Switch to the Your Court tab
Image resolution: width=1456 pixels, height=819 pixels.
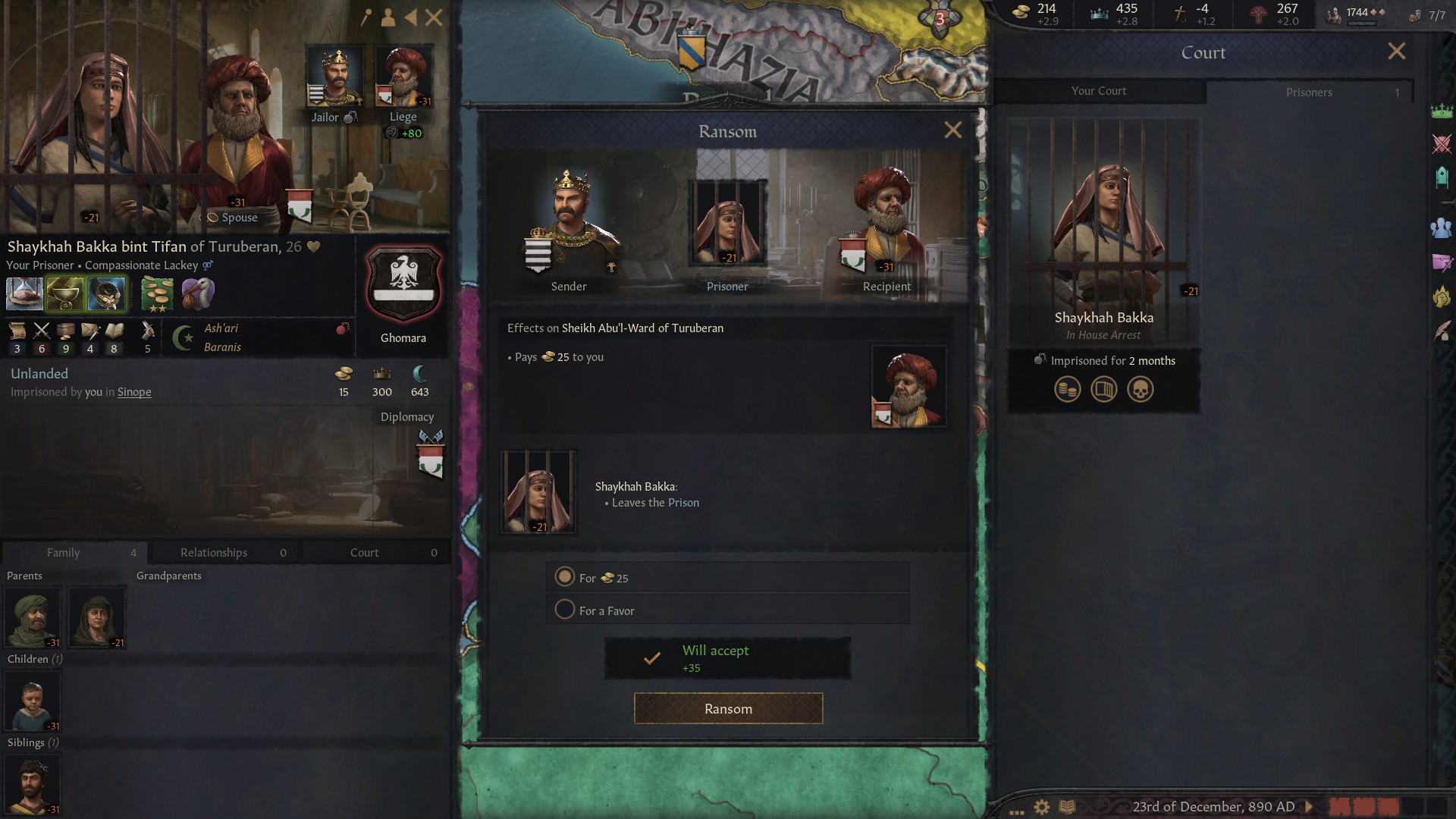tap(1098, 91)
